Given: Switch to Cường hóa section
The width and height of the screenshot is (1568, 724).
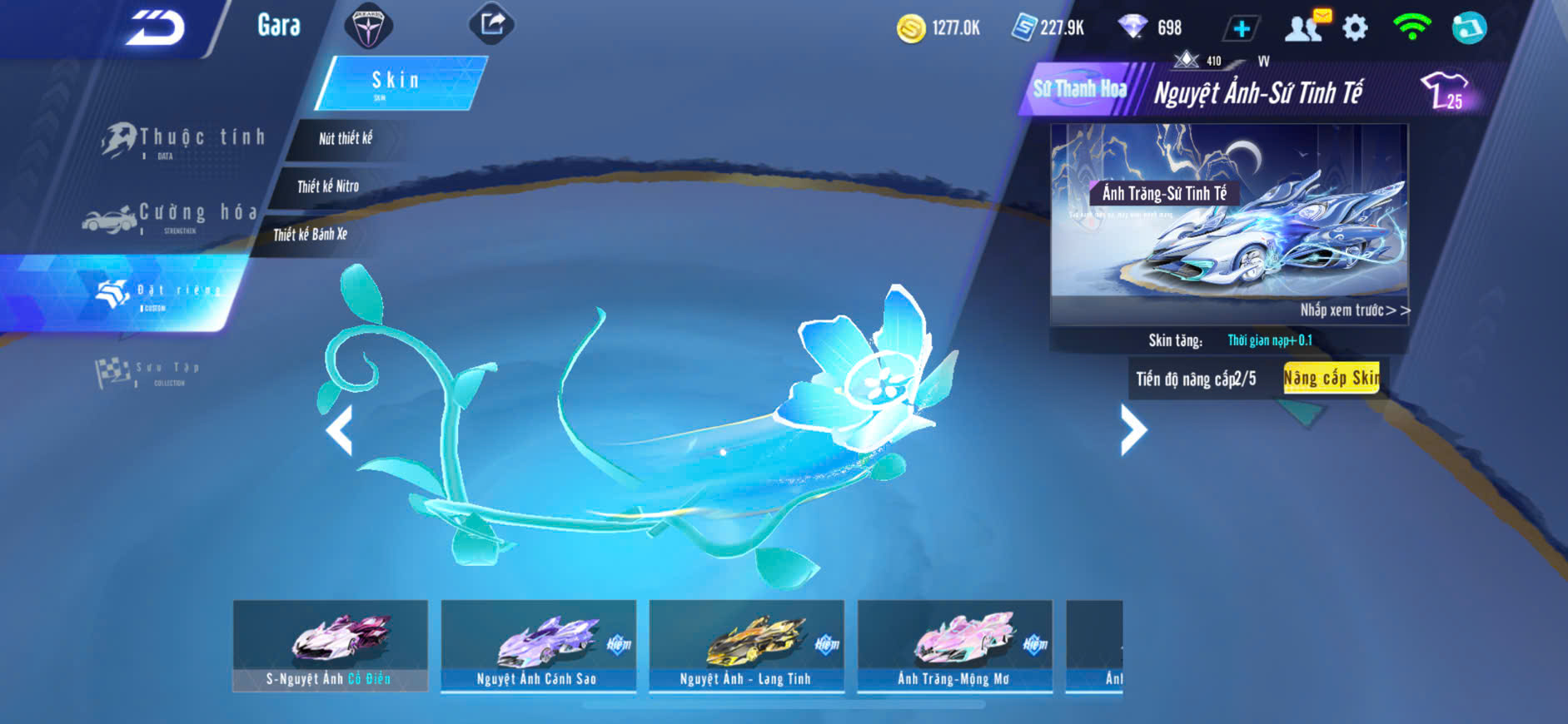Looking at the screenshot, I should pos(171,216).
